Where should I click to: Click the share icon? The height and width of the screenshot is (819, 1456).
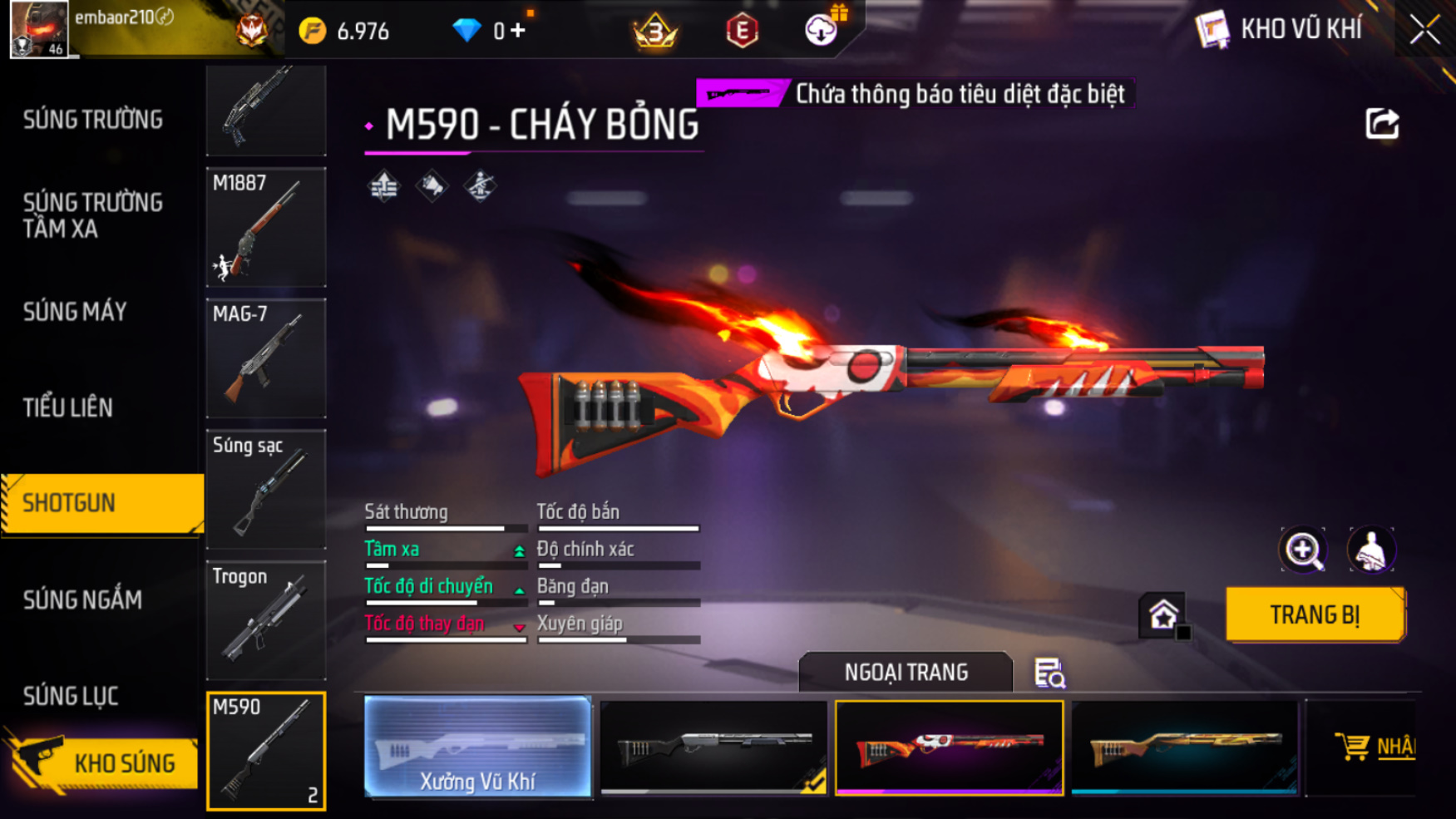click(x=1382, y=124)
